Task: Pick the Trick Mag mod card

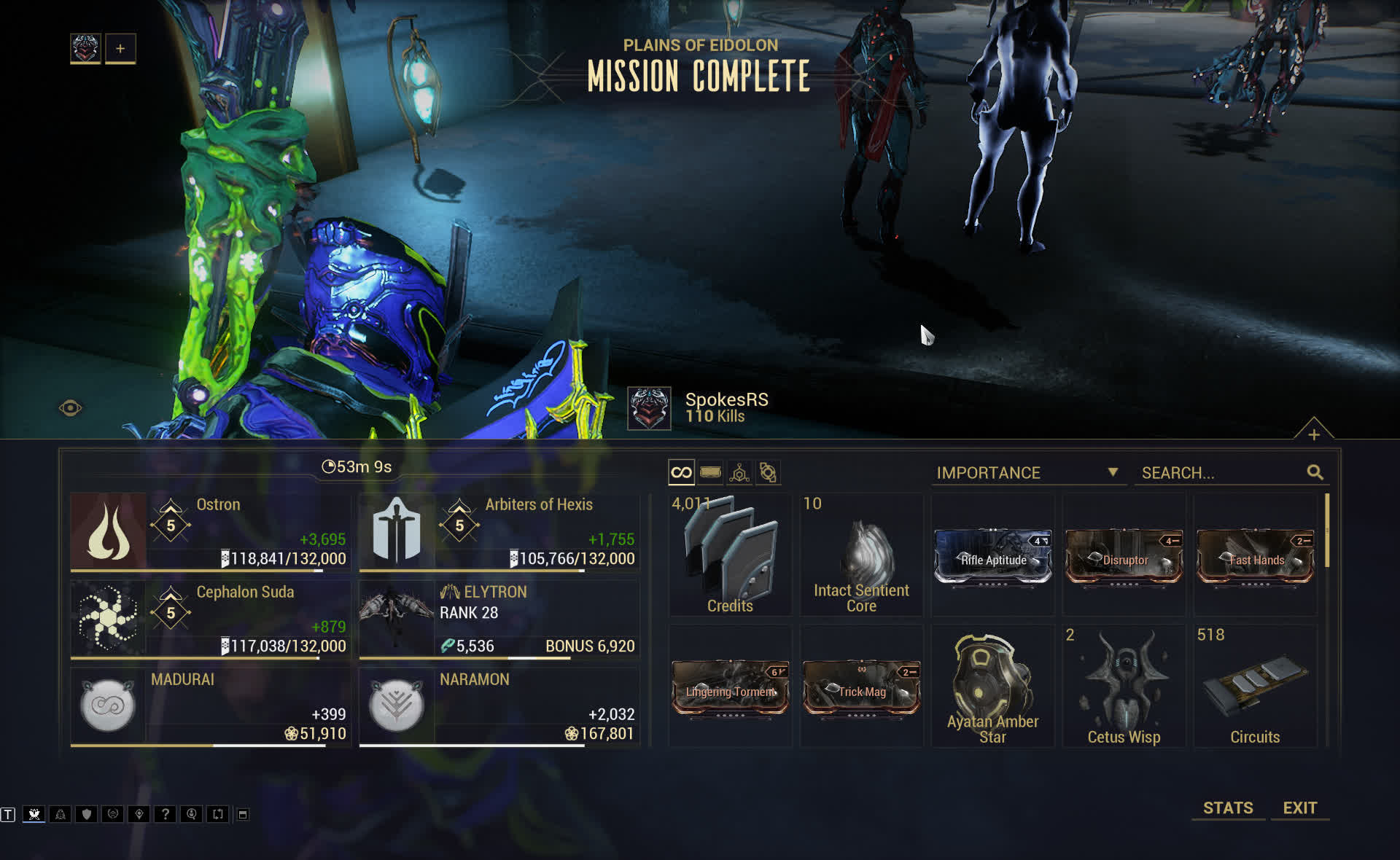Action: 861,688
